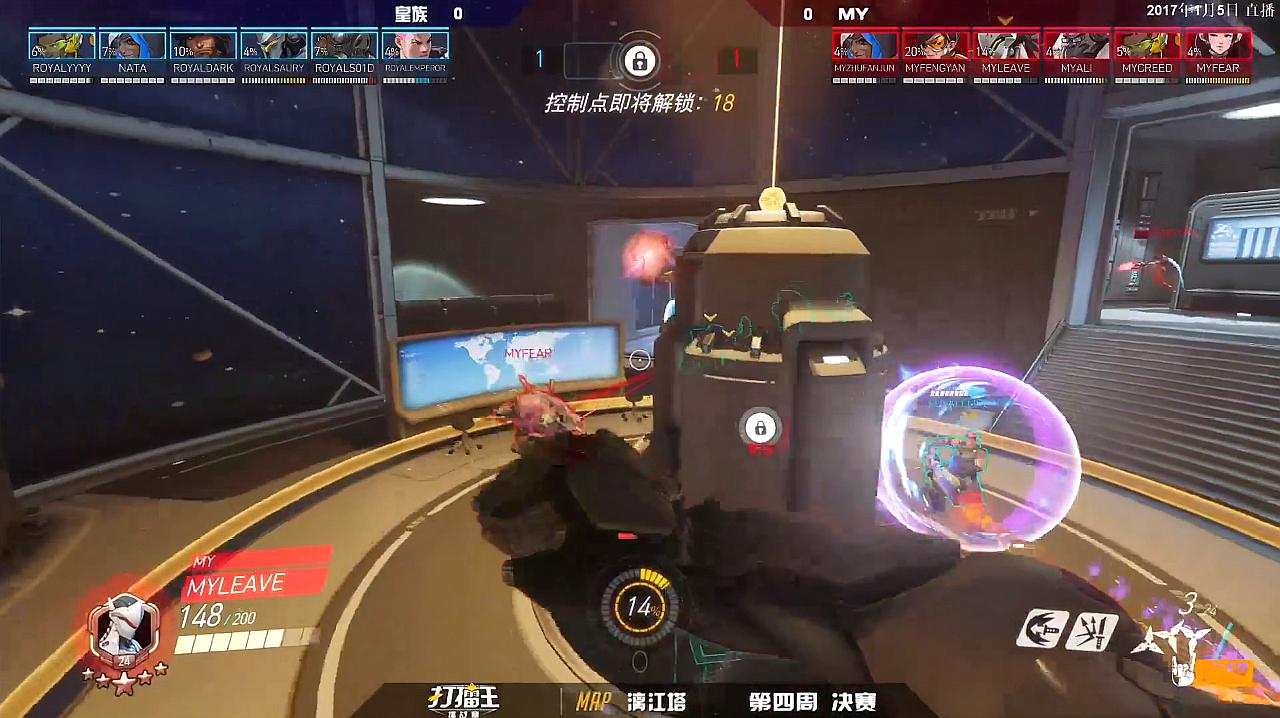Select ROYALEMPEROR's Zarya portrait

click(415, 46)
